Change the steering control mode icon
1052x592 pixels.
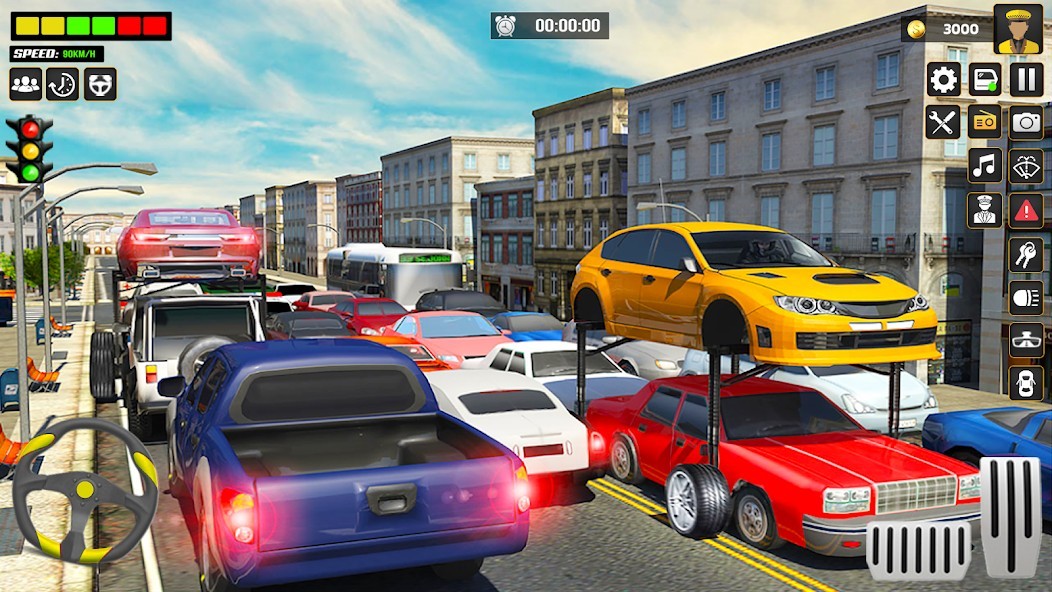(x=100, y=84)
